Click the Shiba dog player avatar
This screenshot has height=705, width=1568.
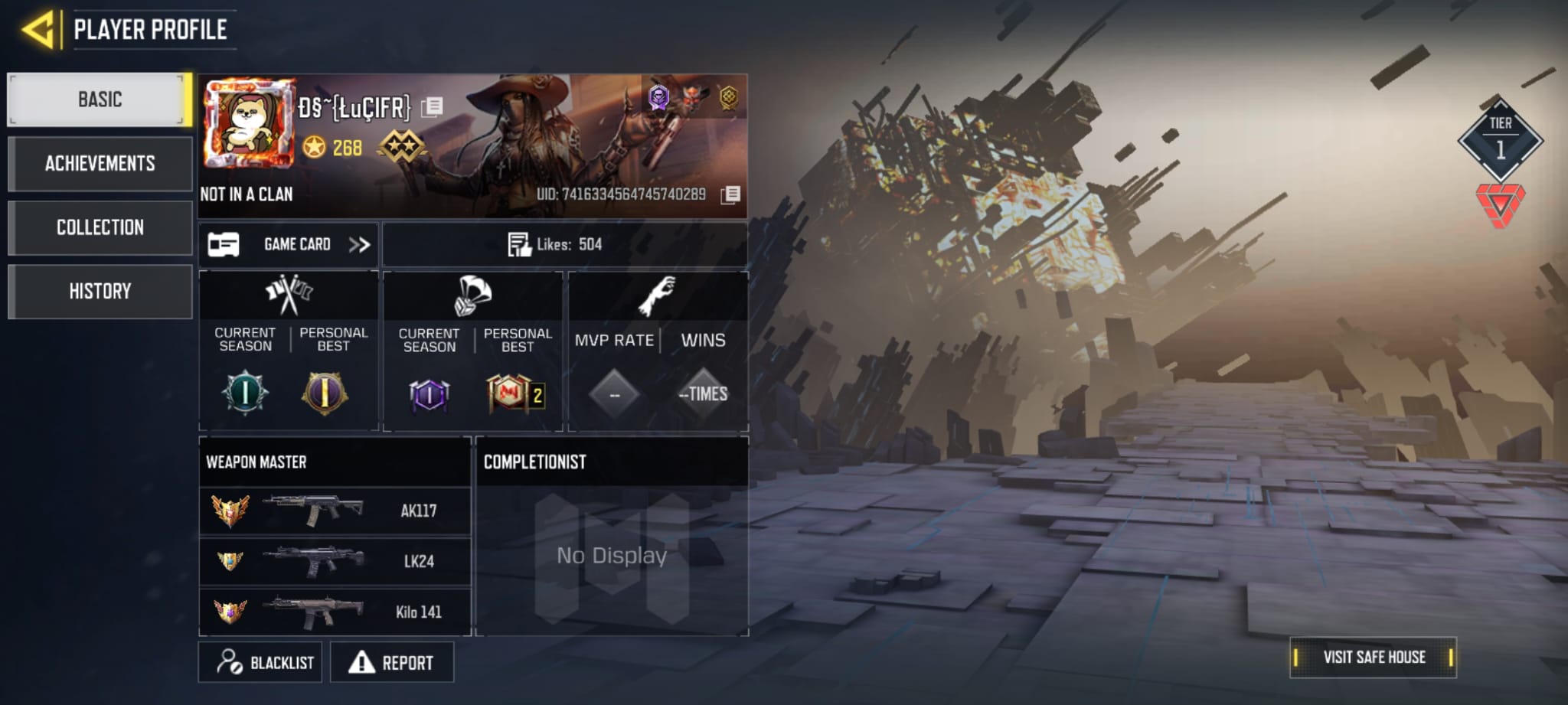[249, 122]
